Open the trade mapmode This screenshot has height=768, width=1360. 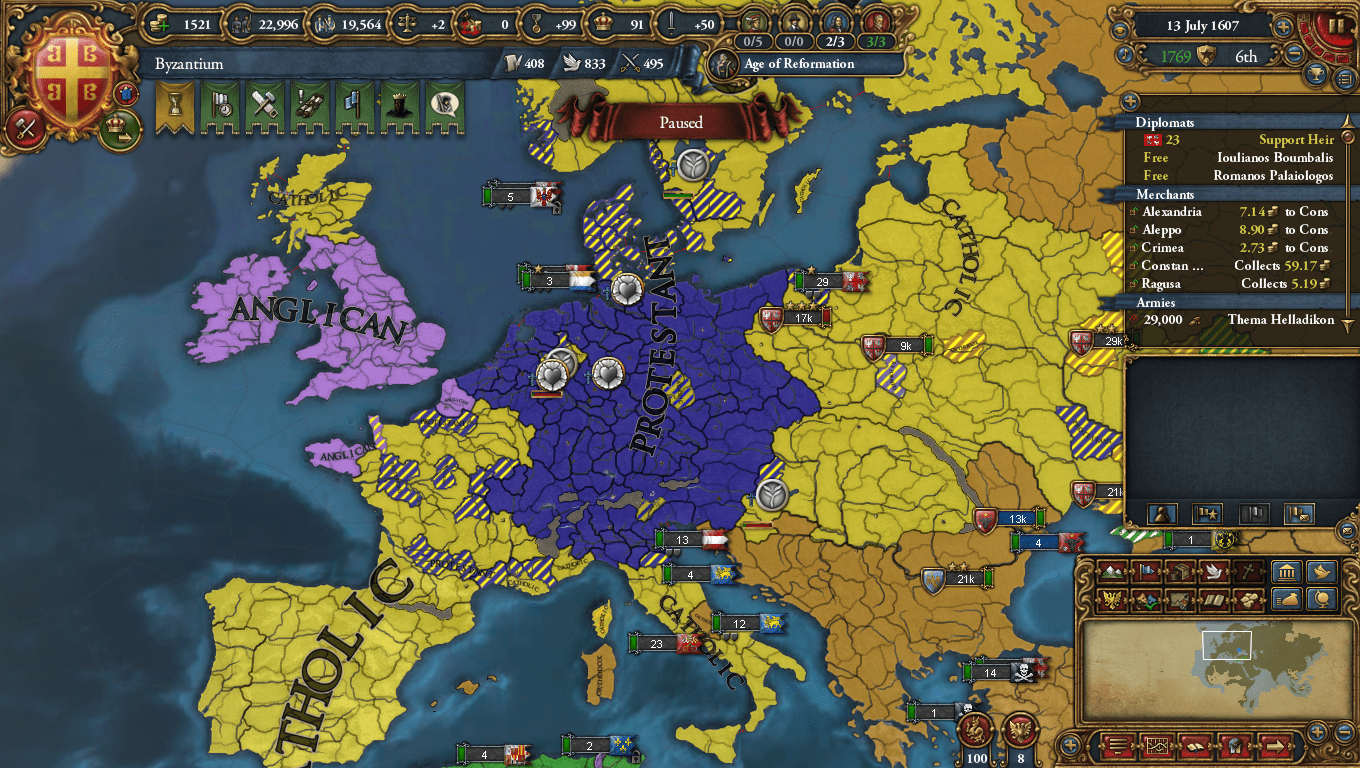click(1180, 572)
